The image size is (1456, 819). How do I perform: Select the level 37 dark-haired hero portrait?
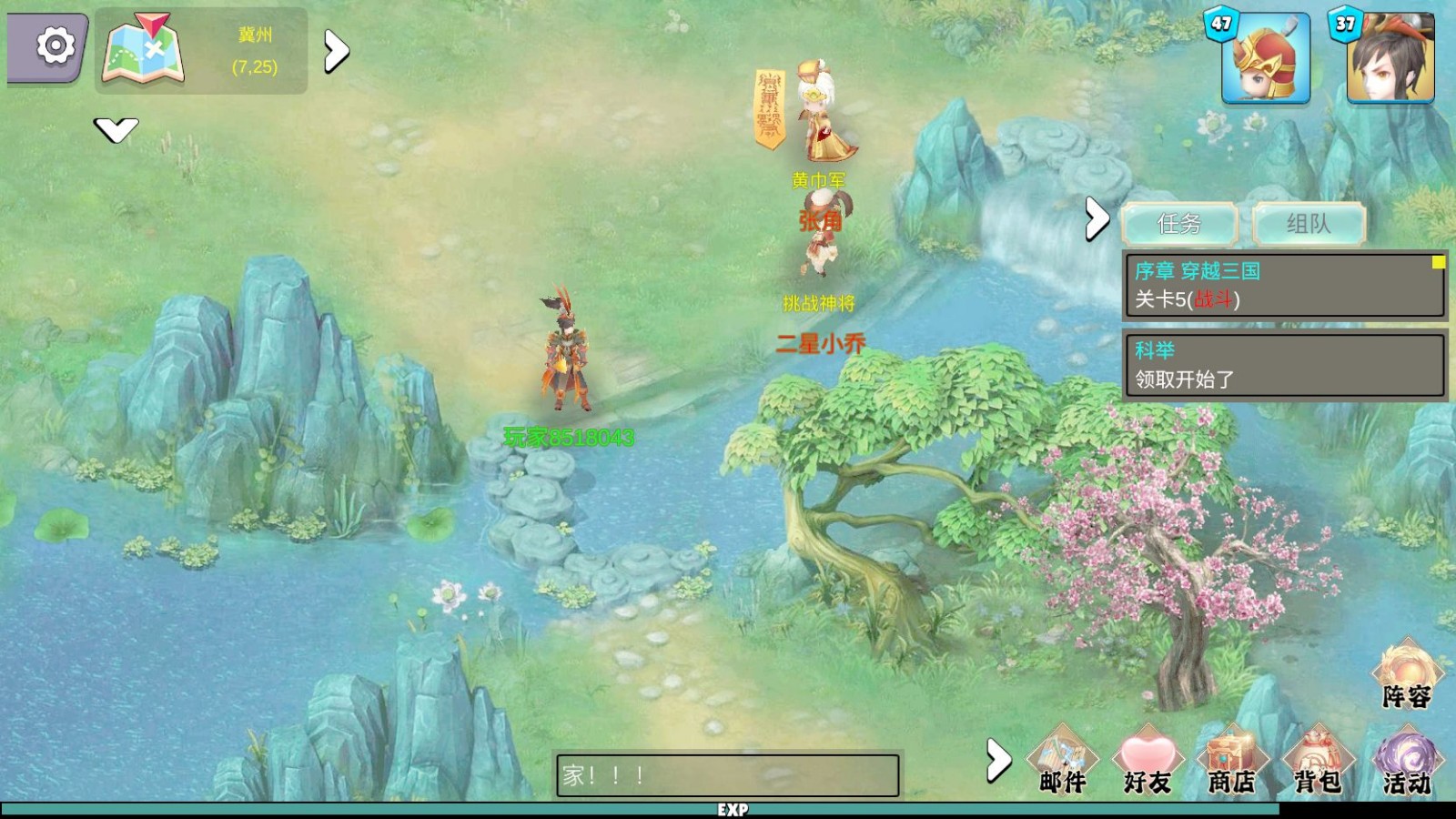[x=1390, y=59]
